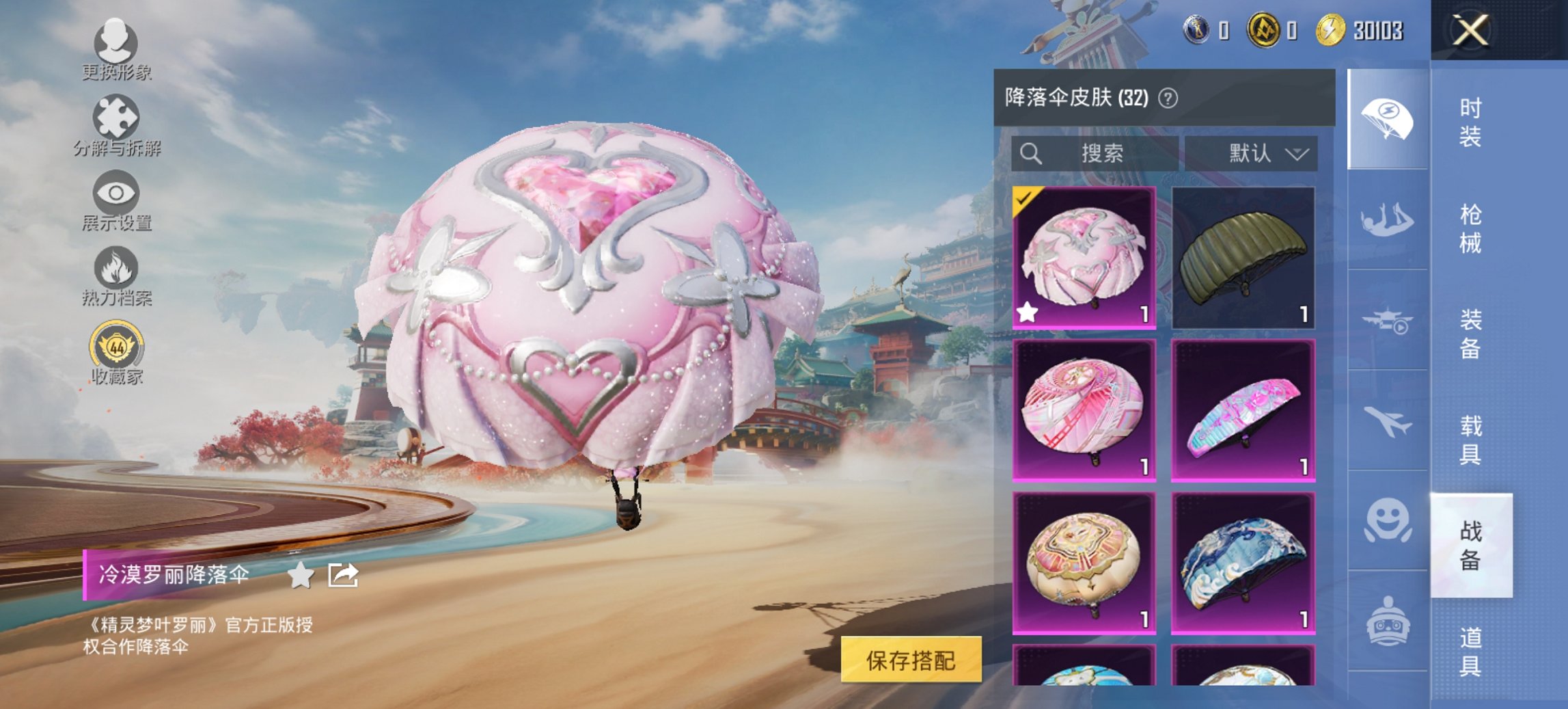Open 更换形象 avatar change icon

click(118, 42)
